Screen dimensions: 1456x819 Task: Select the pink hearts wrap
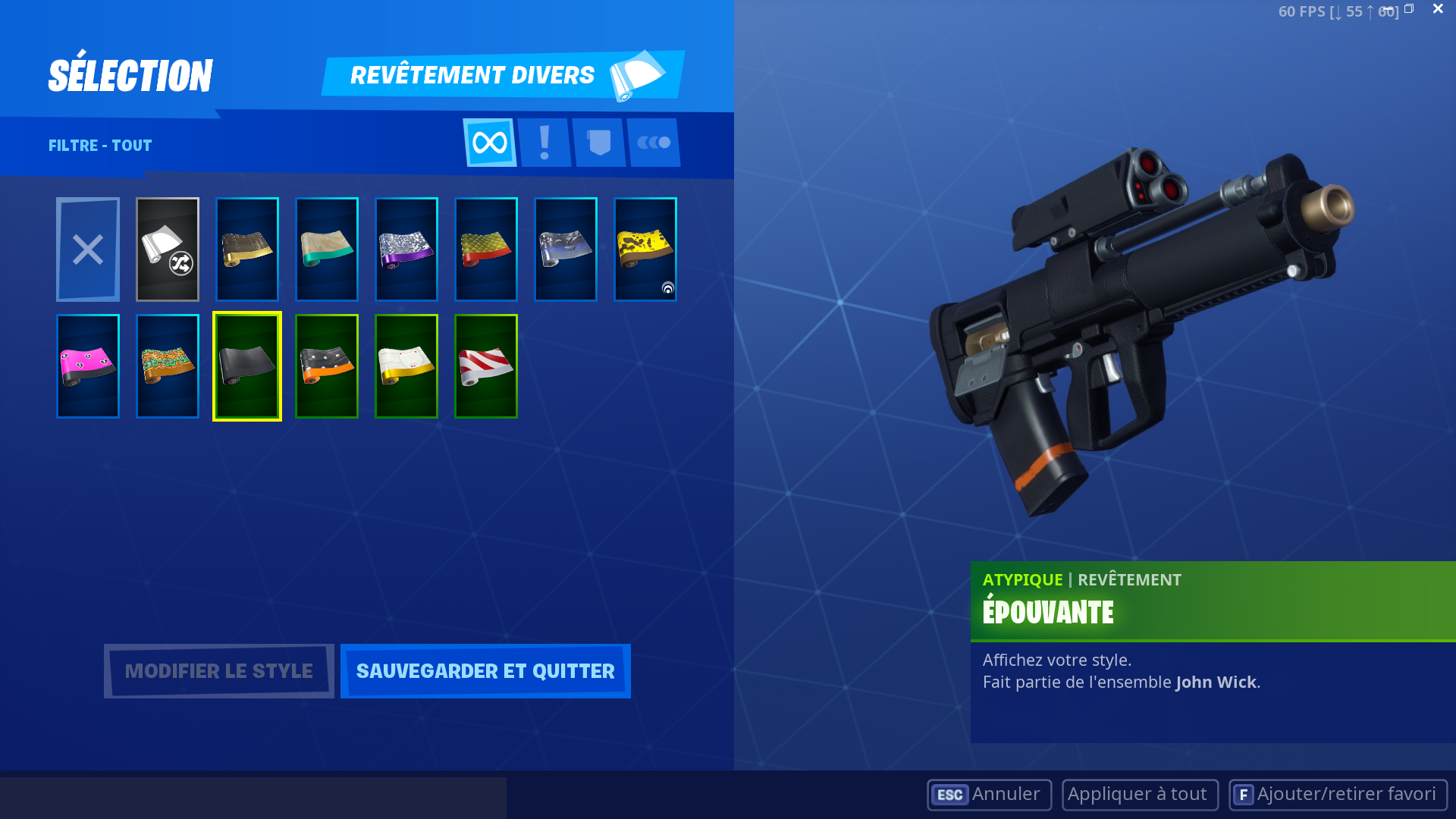click(88, 366)
